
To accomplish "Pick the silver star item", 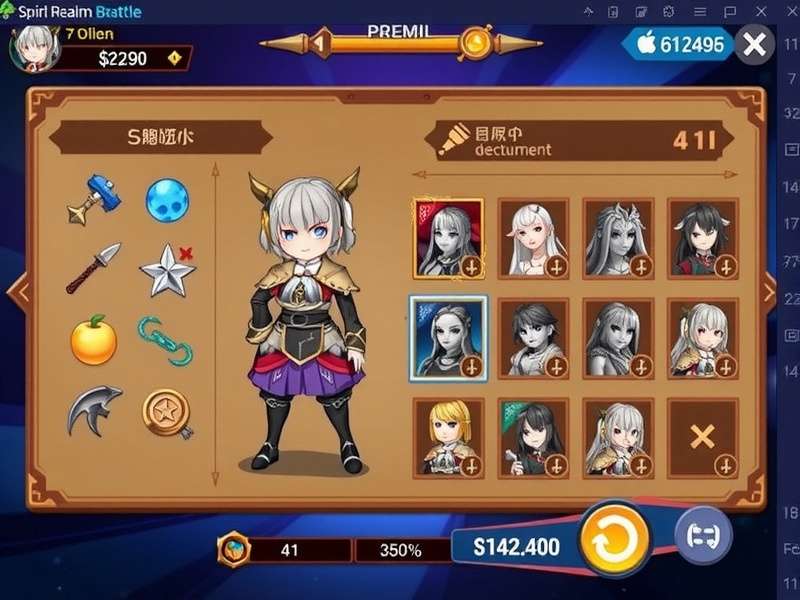I will pyautogui.click(x=166, y=270).
